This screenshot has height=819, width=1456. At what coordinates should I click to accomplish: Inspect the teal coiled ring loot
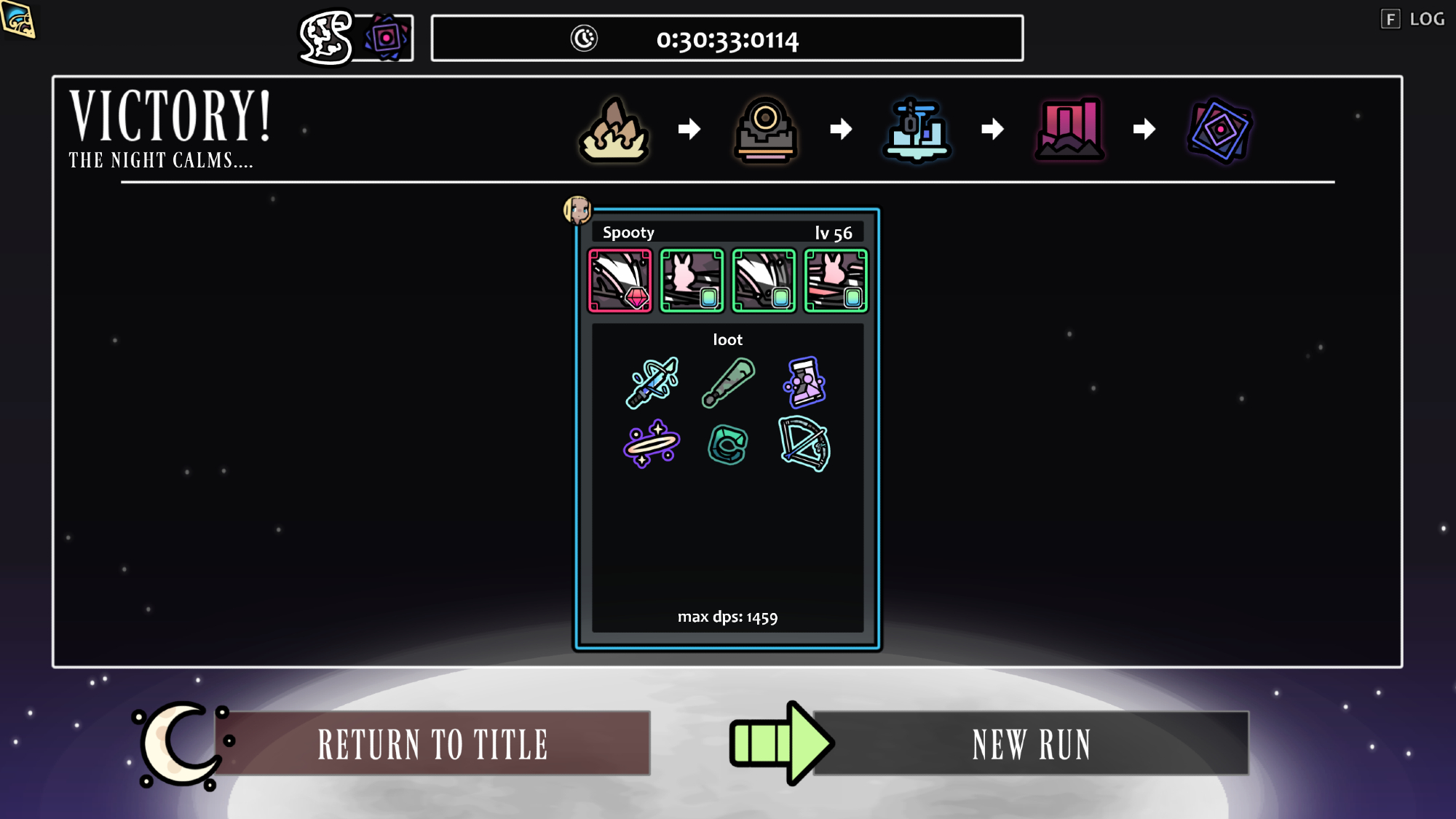[x=728, y=445]
